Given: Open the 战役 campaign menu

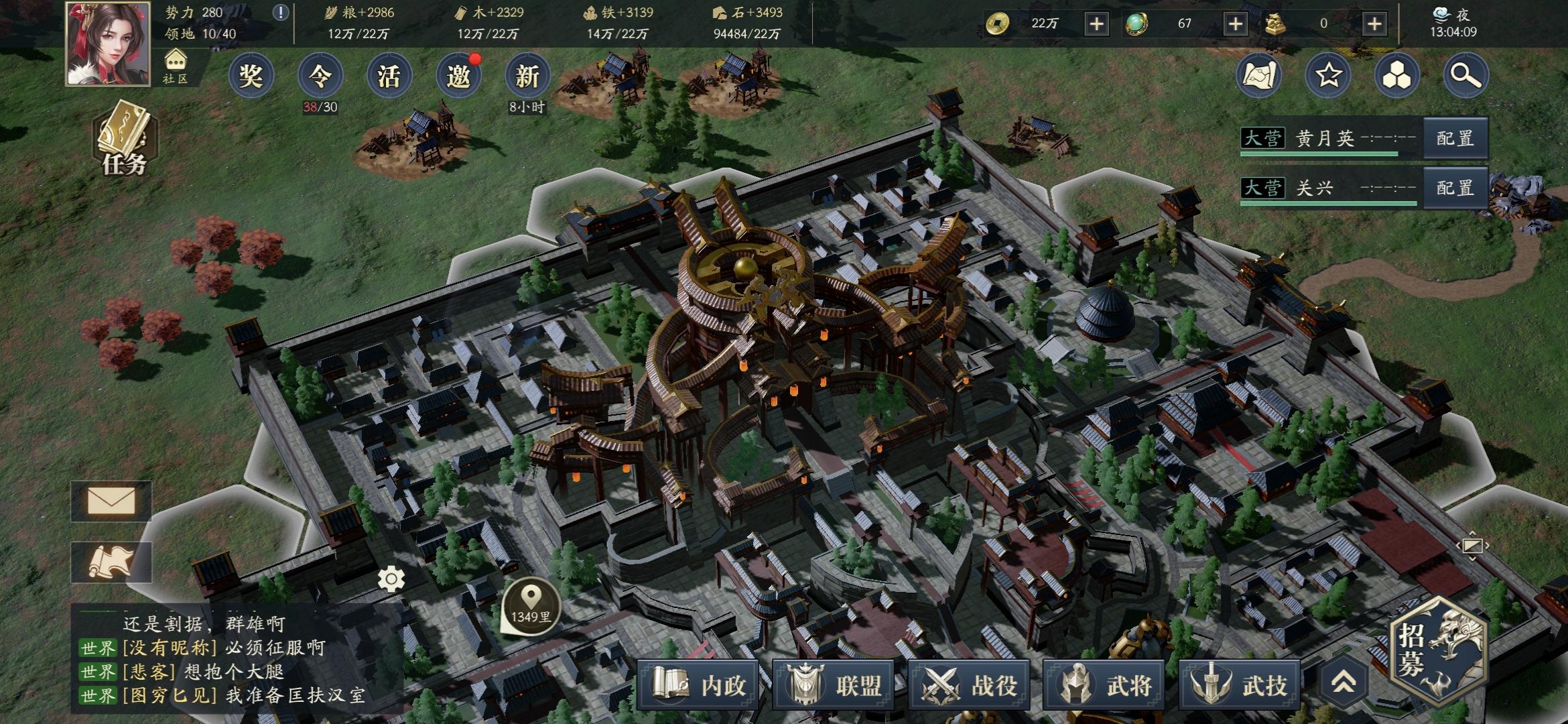Looking at the screenshot, I should click(x=968, y=684).
